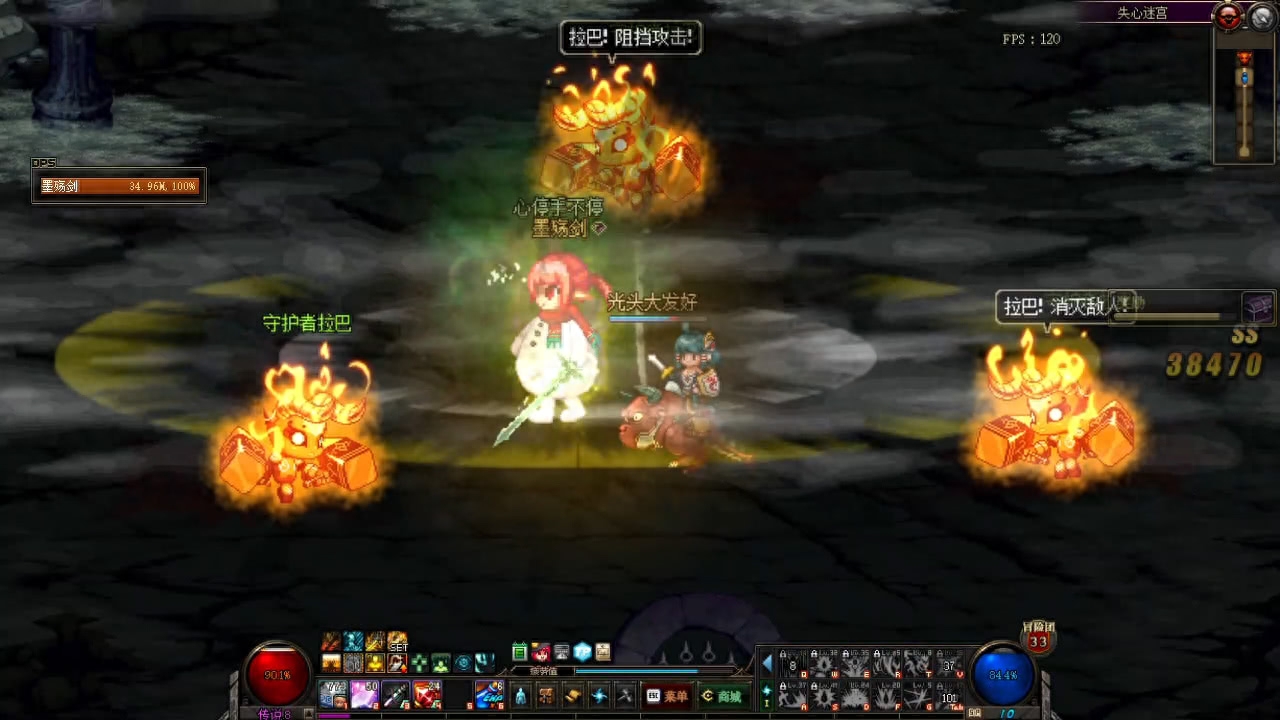Use the first quick slot item

(x=333, y=694)
